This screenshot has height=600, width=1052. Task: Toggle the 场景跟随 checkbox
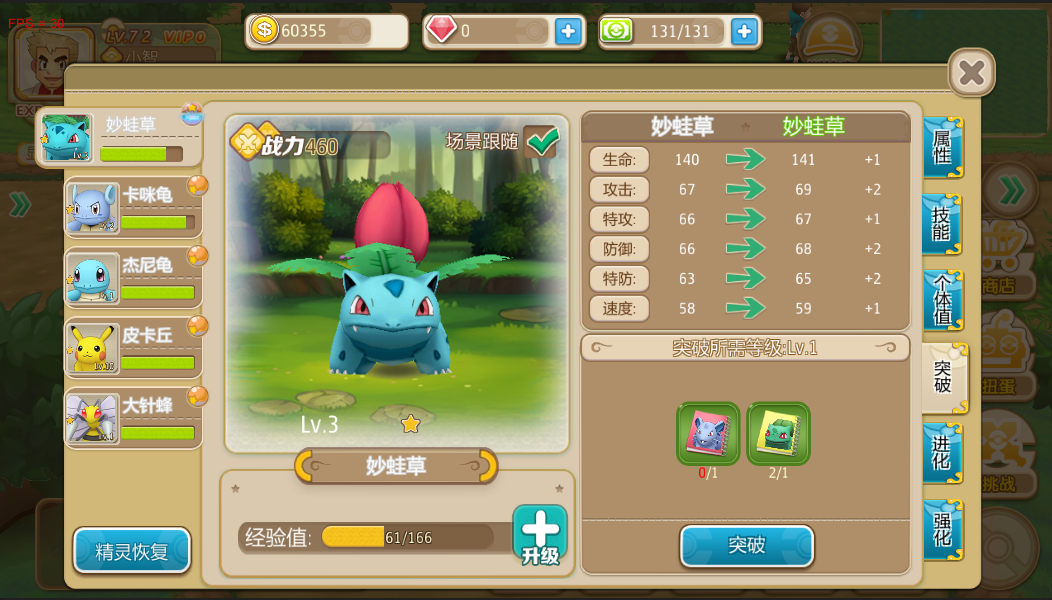point(542,142)
